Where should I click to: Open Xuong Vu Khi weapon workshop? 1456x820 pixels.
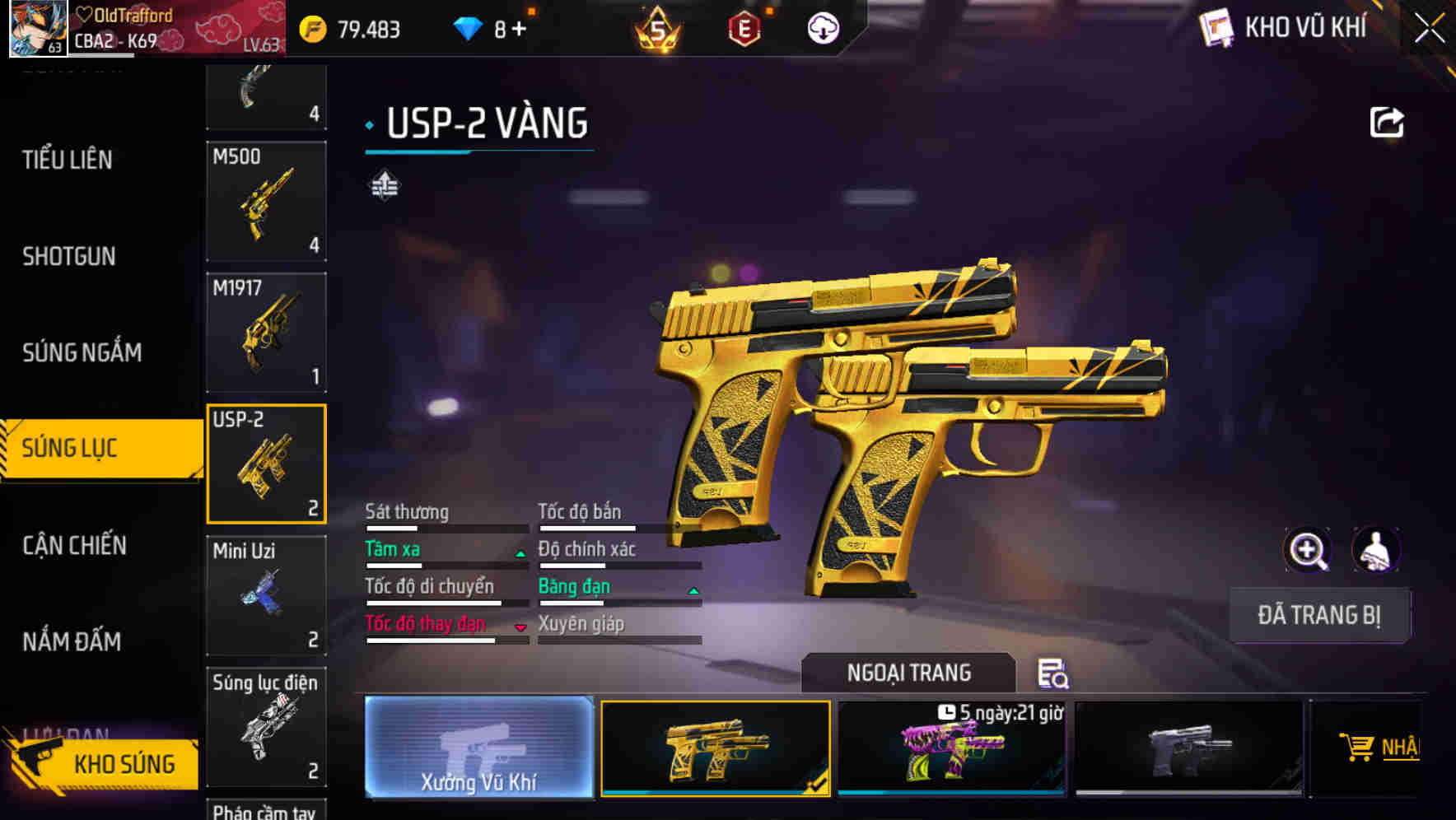478,749
